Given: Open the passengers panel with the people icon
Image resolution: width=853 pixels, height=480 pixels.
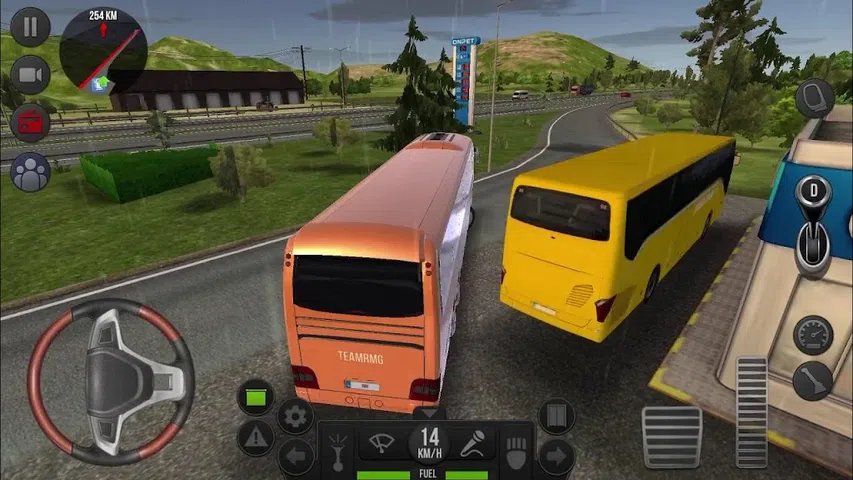Looking at the screenshot, I should point(31,172).
